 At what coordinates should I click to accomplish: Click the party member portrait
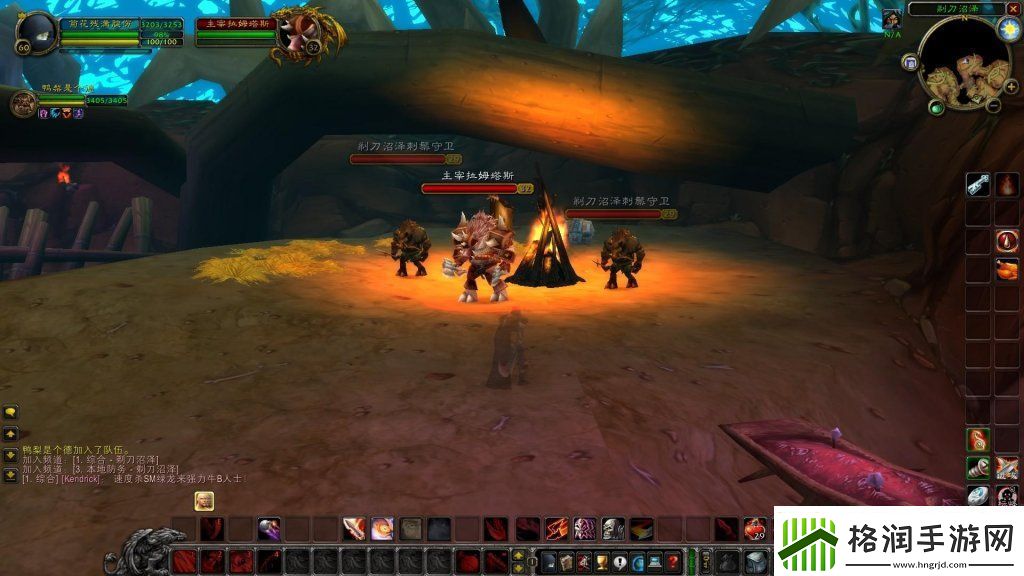tap(23, 102)
